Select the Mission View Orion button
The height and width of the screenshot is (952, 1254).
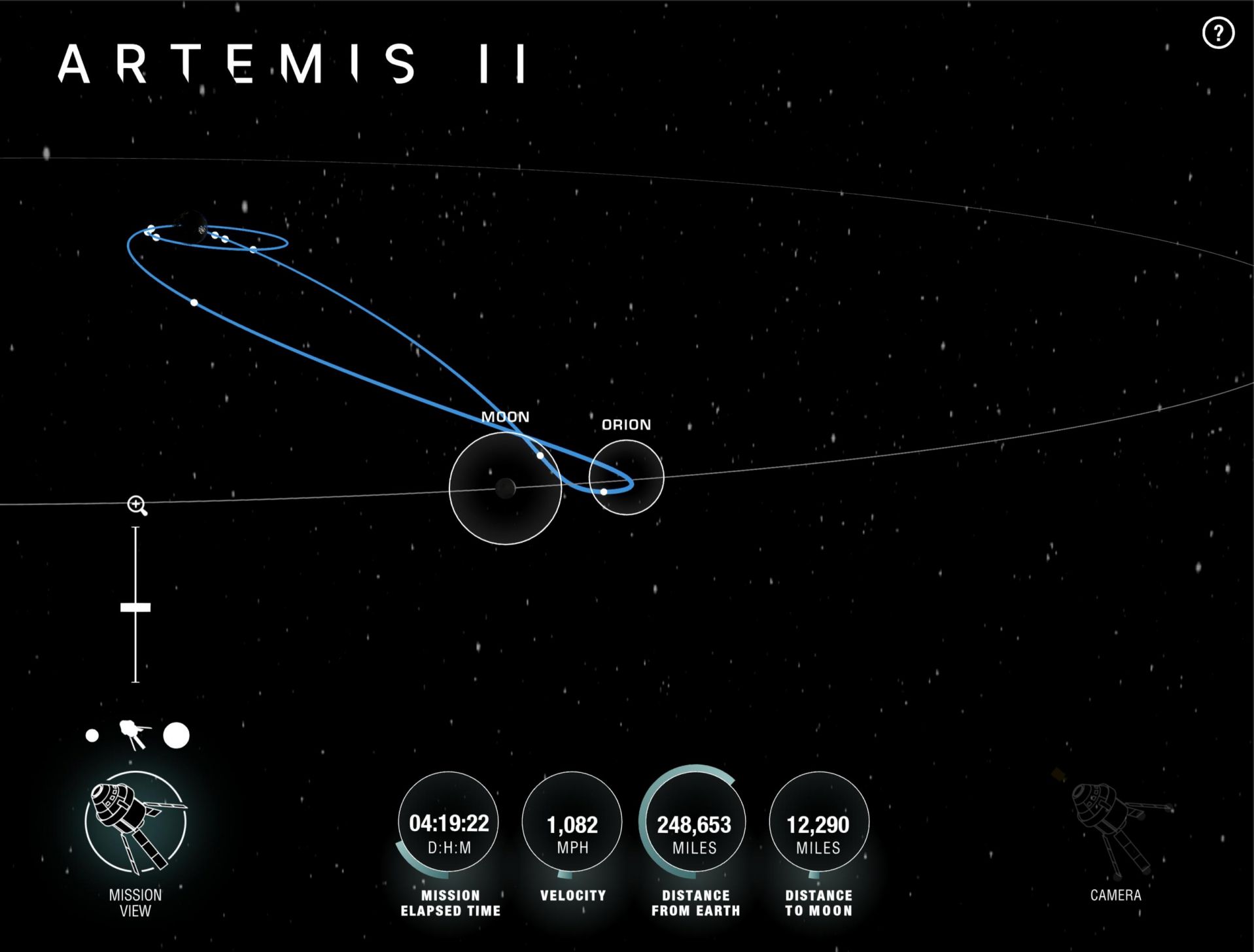click(135, 822)
